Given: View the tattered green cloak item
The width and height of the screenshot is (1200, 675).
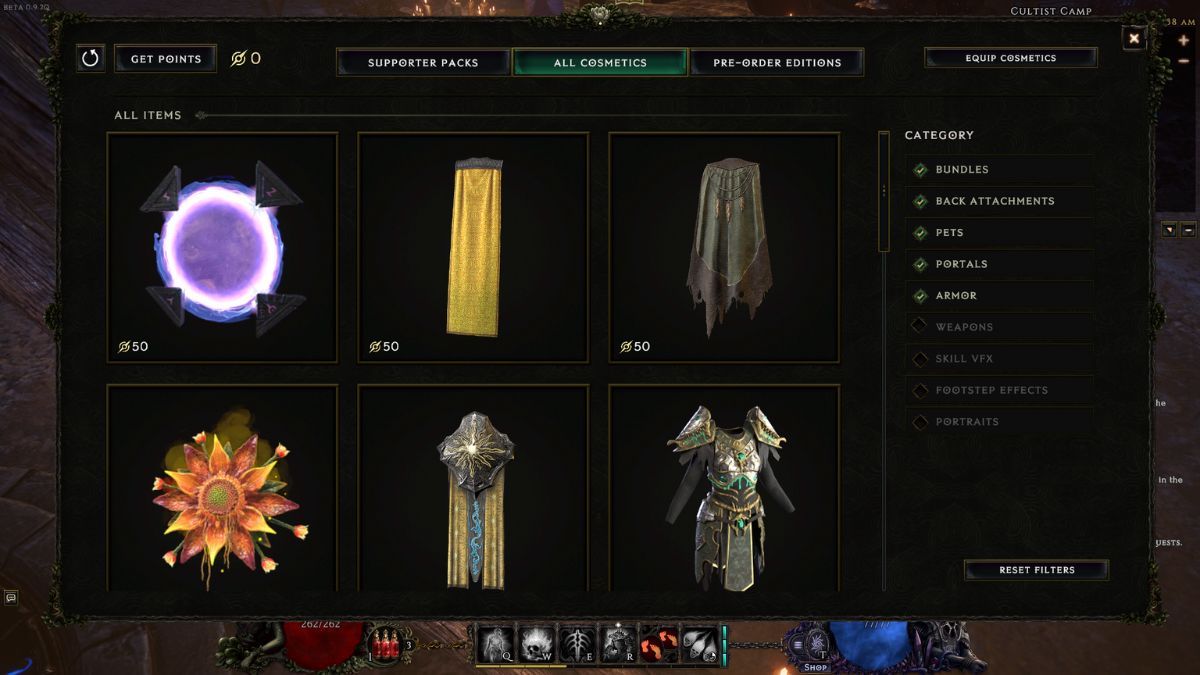Looking at the screenshot, I should click(724, 247).
